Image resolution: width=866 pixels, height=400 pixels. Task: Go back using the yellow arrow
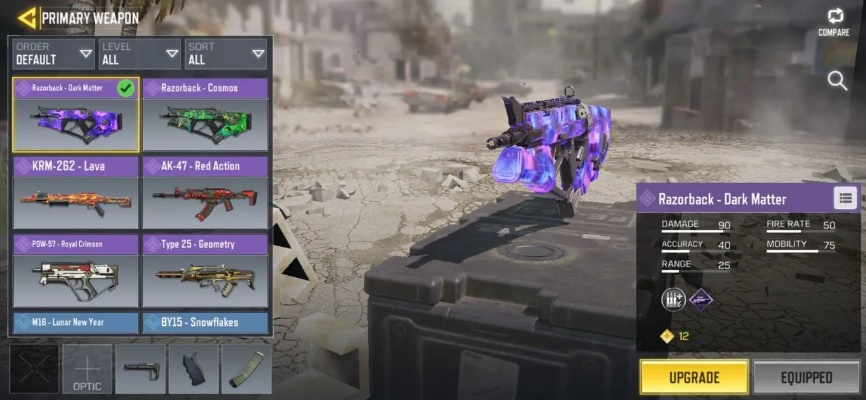click(26, 17)
